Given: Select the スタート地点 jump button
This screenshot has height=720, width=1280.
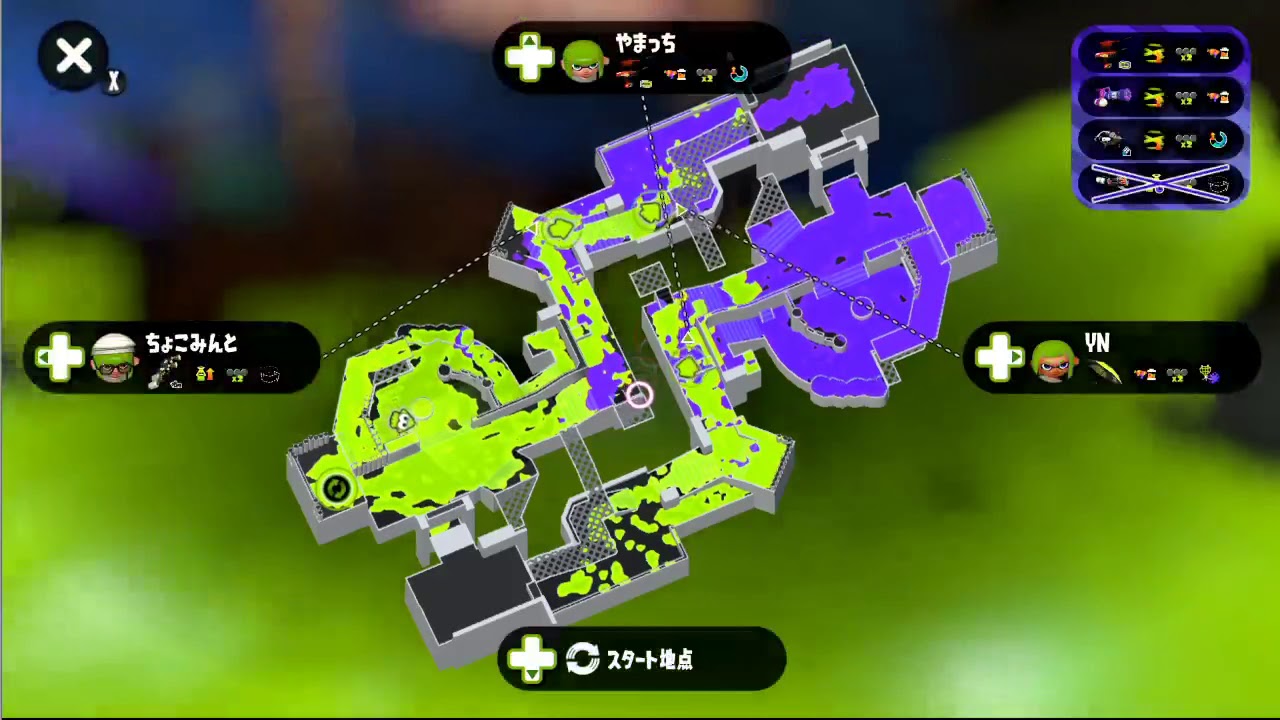Looking at the screenshot, I should 640,659.
